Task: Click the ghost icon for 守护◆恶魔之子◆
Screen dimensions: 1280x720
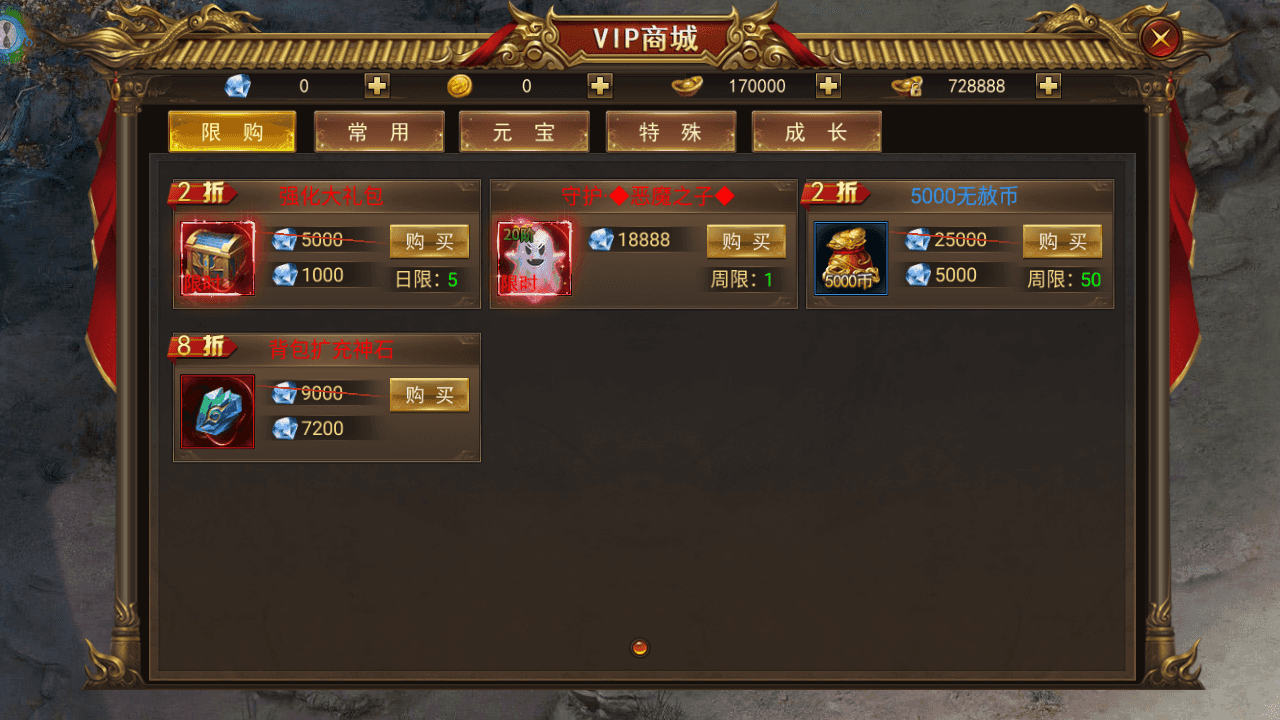Action: coord(533,258)
